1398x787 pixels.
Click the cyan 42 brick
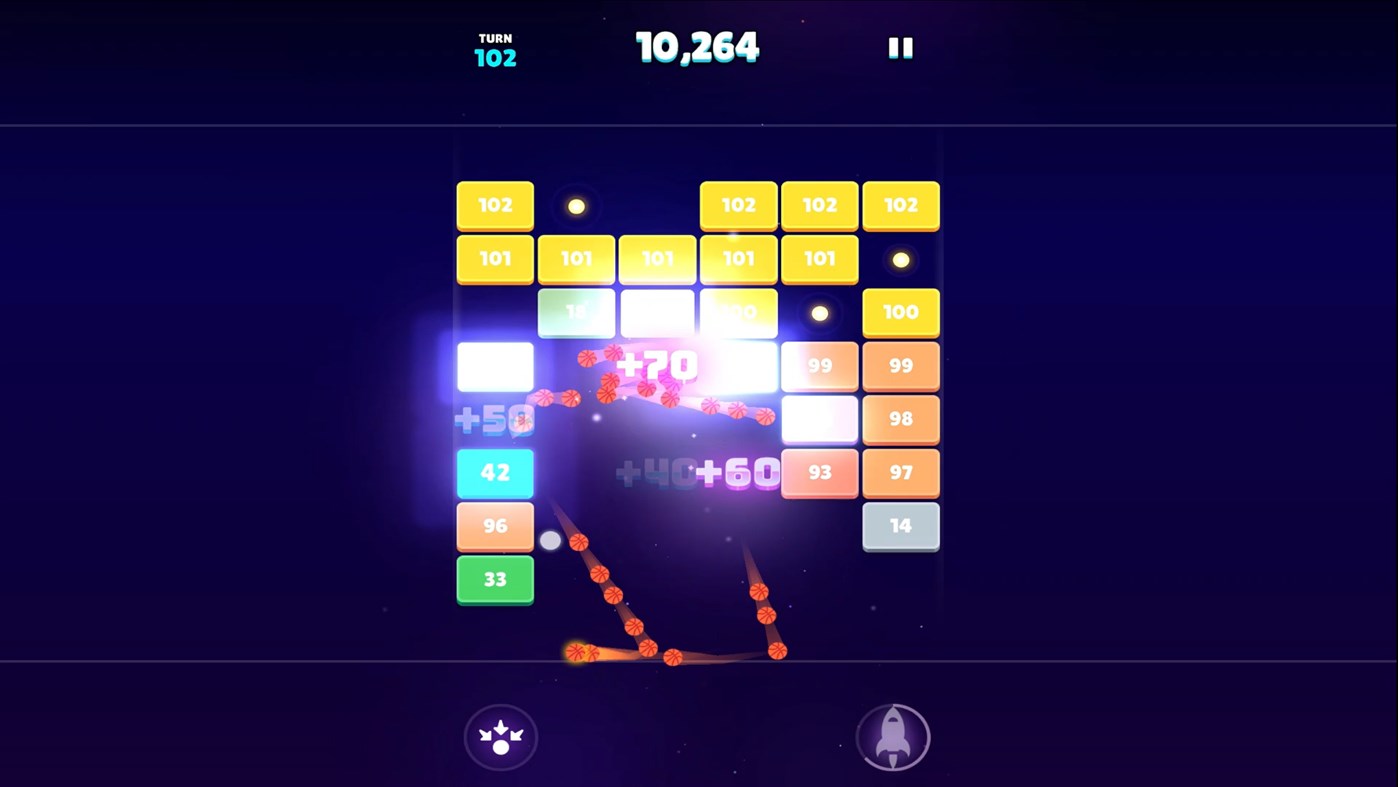pyautogui.click(x=495, y=472)
